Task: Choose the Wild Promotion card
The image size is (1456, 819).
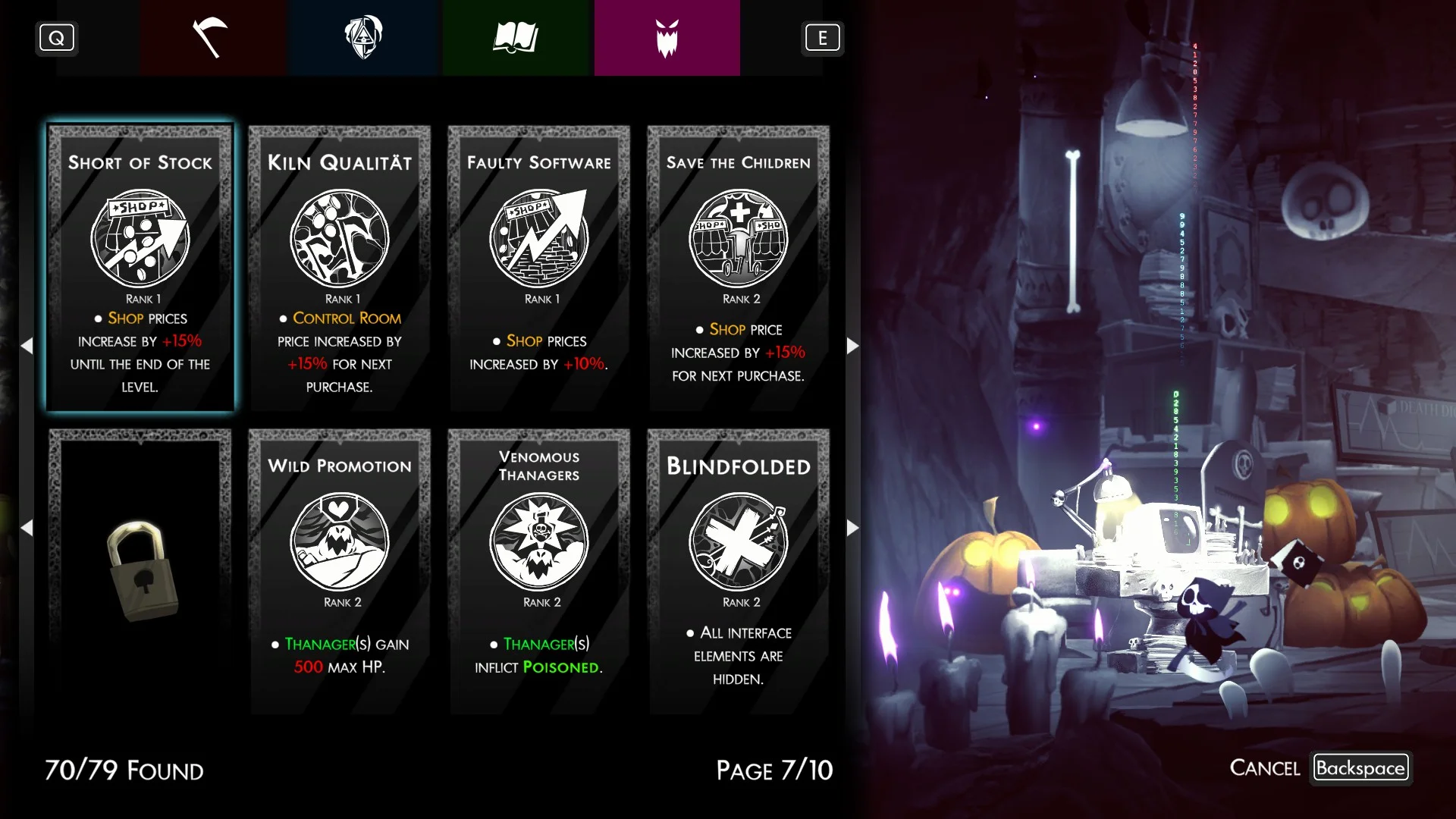Action: [340, 571]
